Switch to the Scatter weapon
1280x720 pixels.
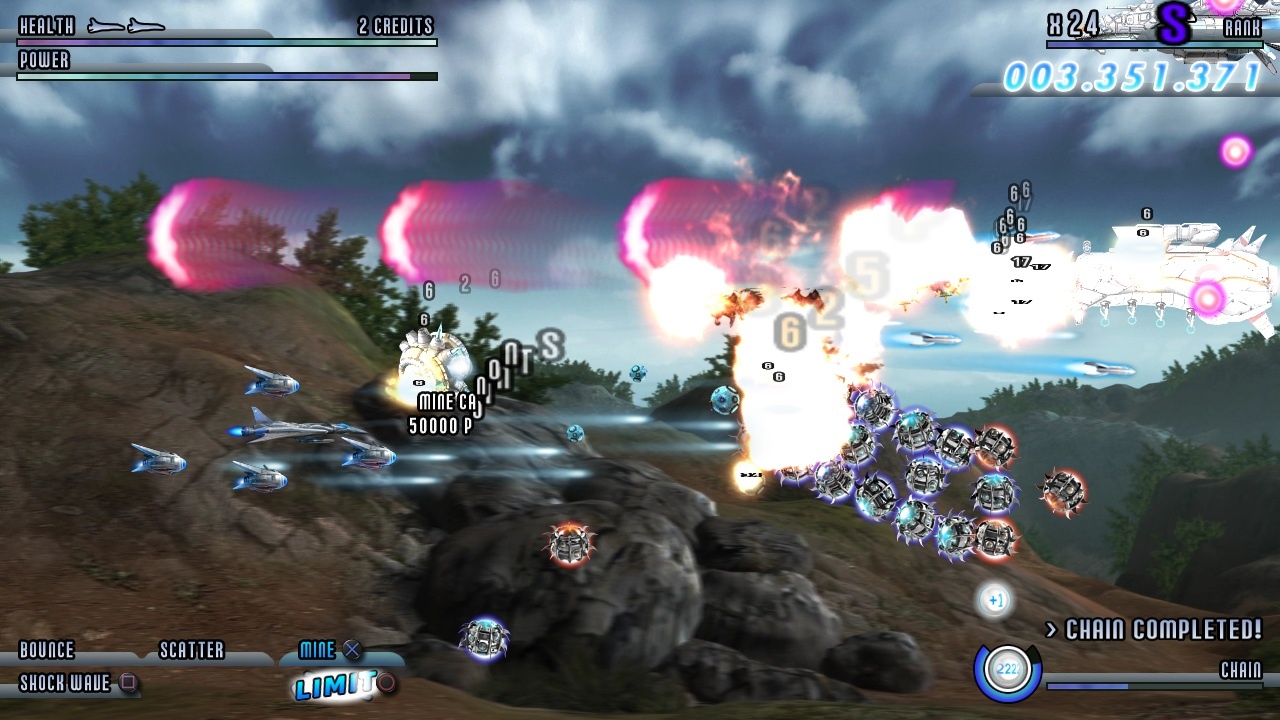192,651
